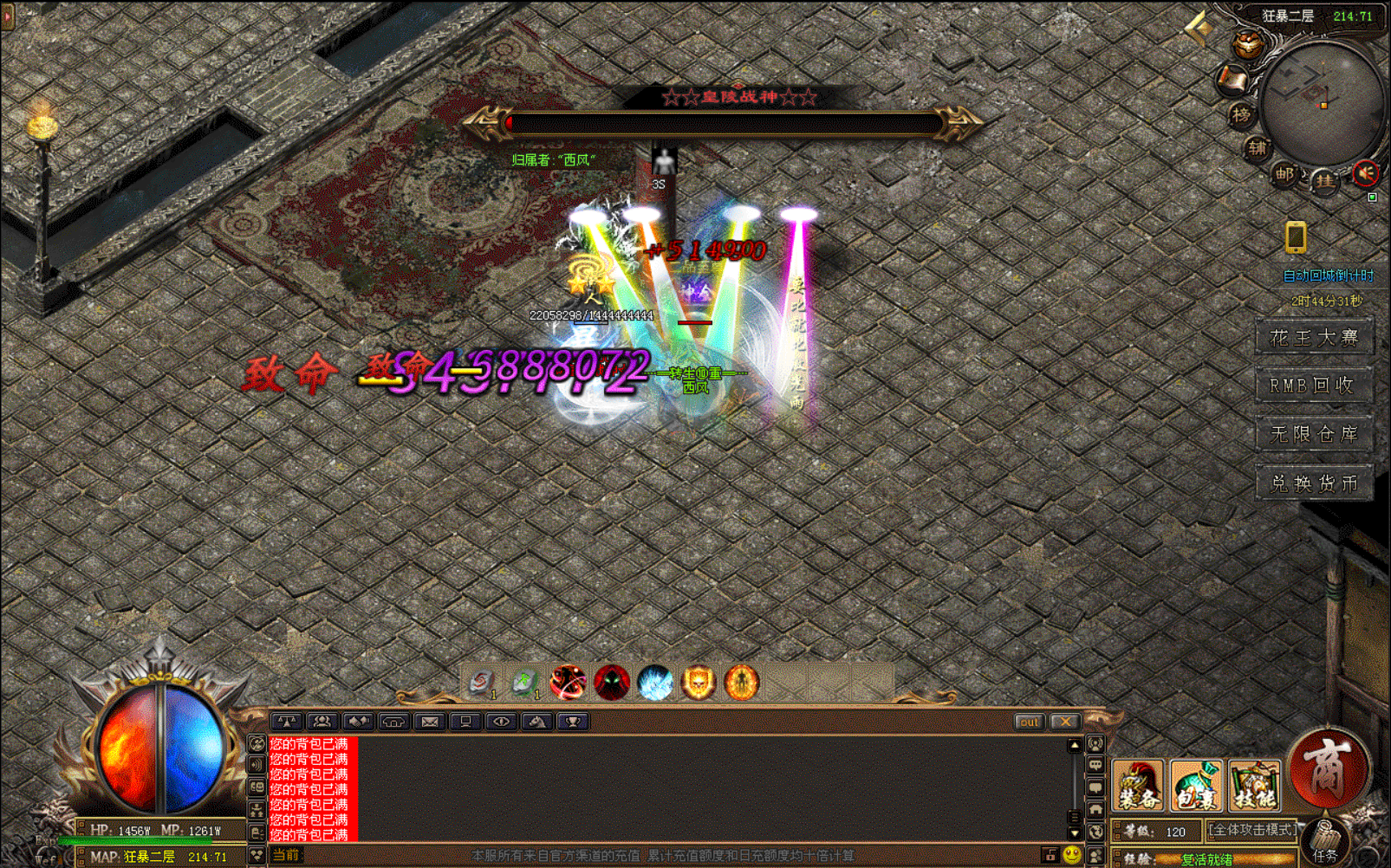Open the red 商 shop button
The image size is (1391, 868).
[1327, 768]
